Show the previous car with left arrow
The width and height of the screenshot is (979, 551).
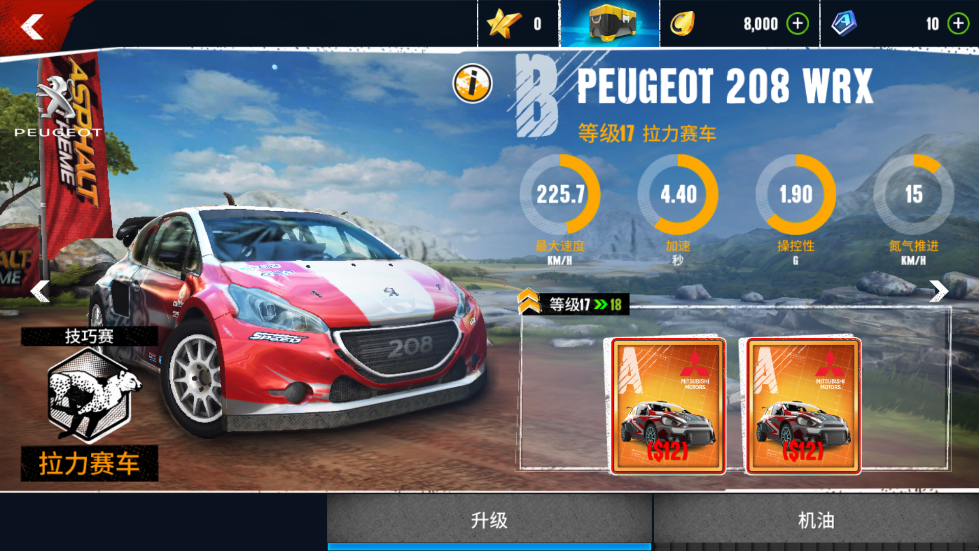[40, 291]
